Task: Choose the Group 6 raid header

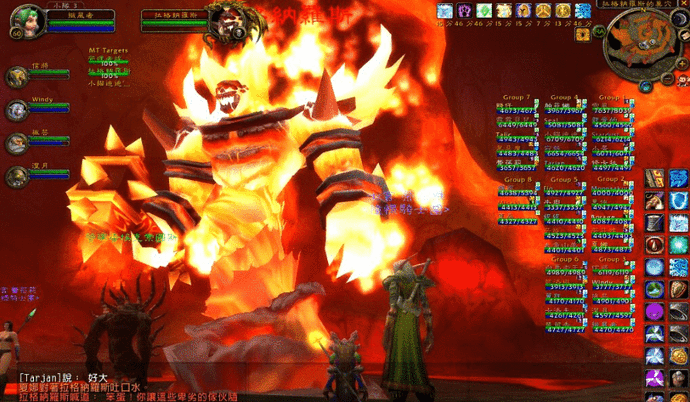Action: pos(564,259)
